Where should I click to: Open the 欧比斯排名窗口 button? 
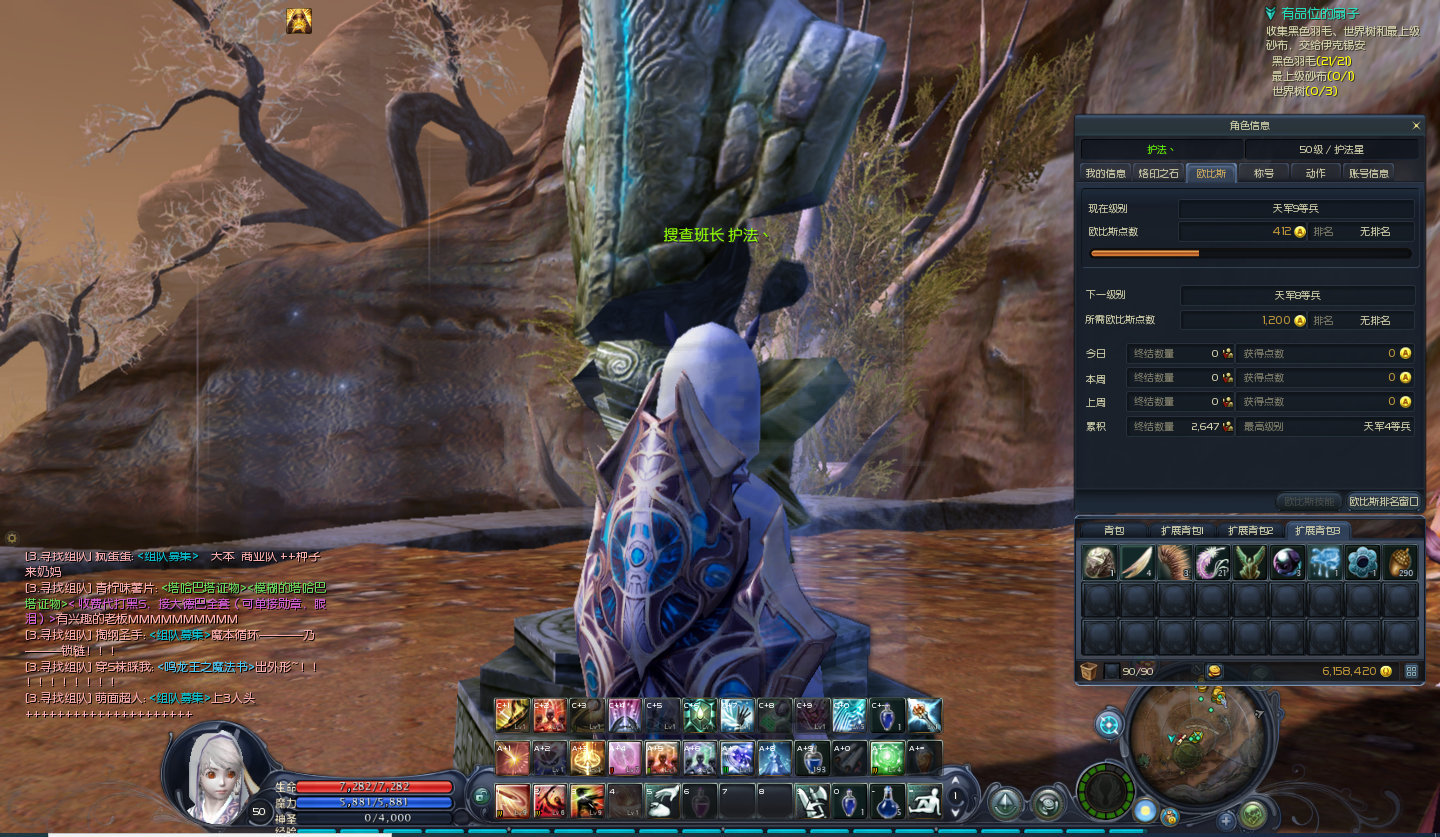click(1383, 501)
